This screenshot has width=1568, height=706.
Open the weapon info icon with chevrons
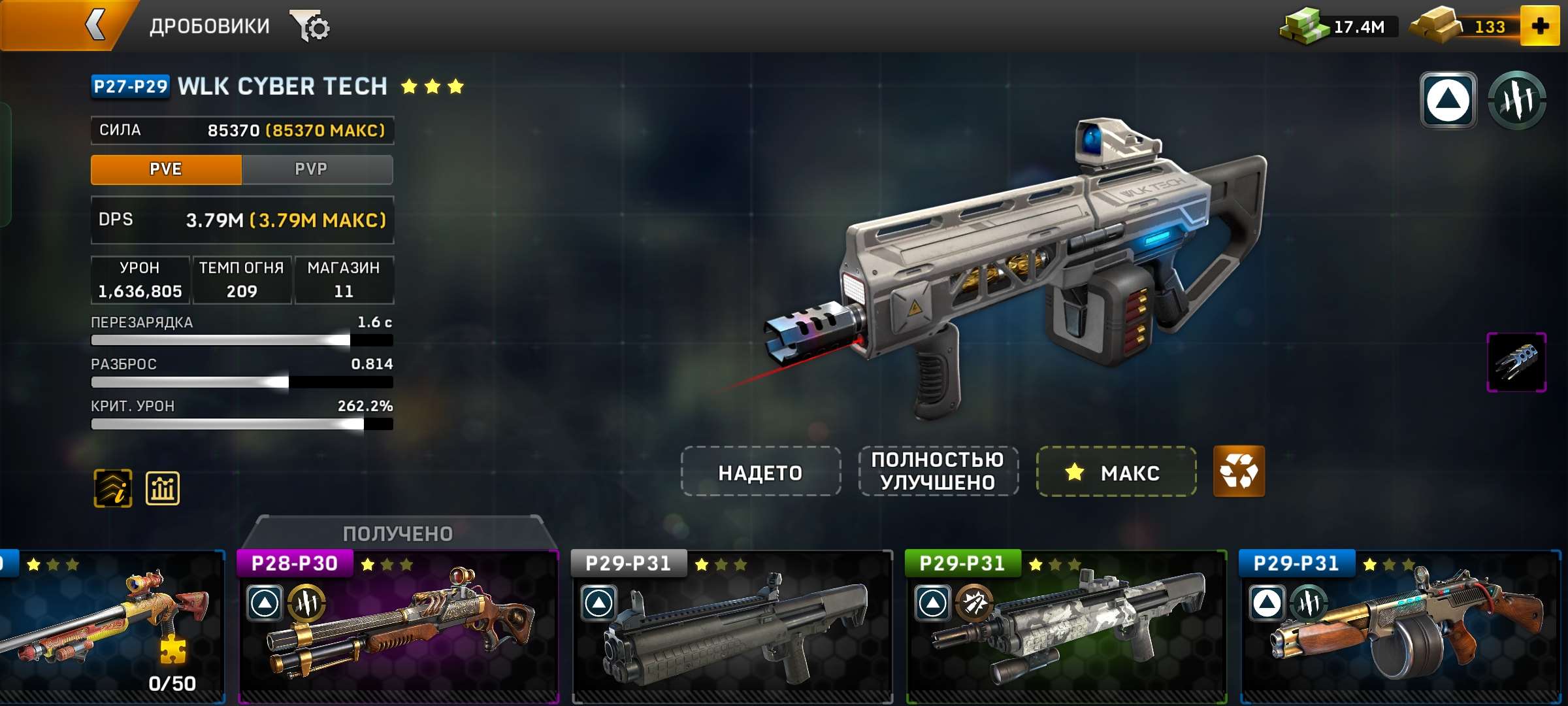click(x=113, y=488)
